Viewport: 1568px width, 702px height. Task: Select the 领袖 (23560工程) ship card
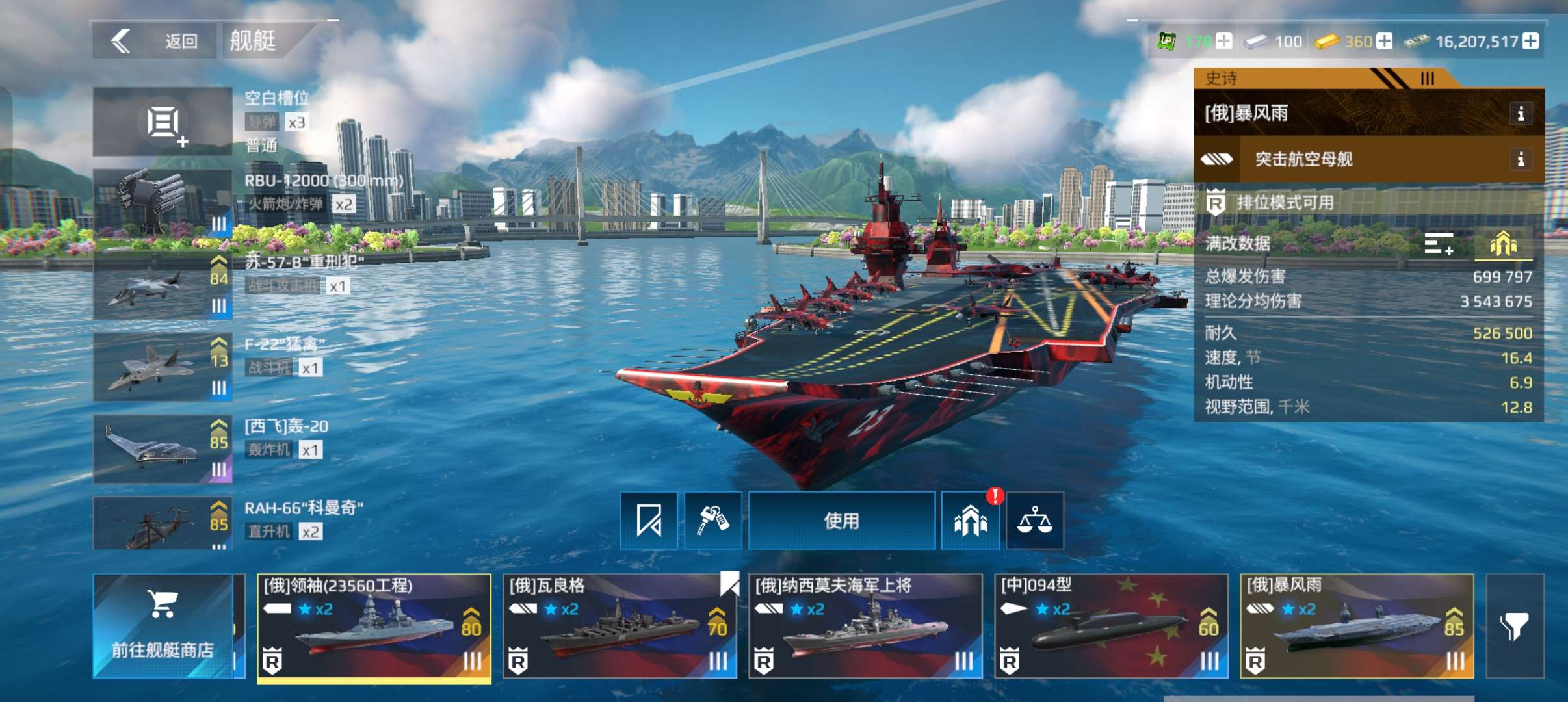point(374,626)
